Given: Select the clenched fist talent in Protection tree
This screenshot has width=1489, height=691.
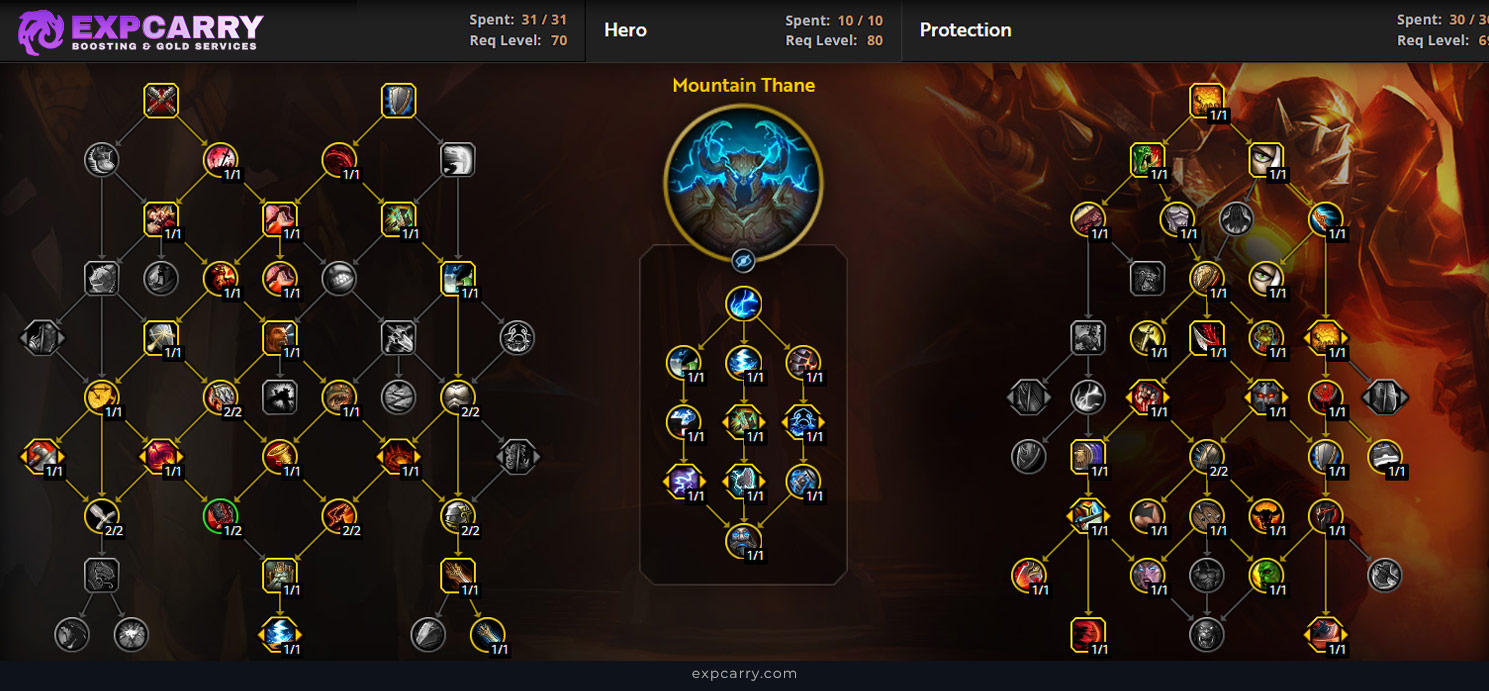Looking at the screenshot, I should (1148, 398).
